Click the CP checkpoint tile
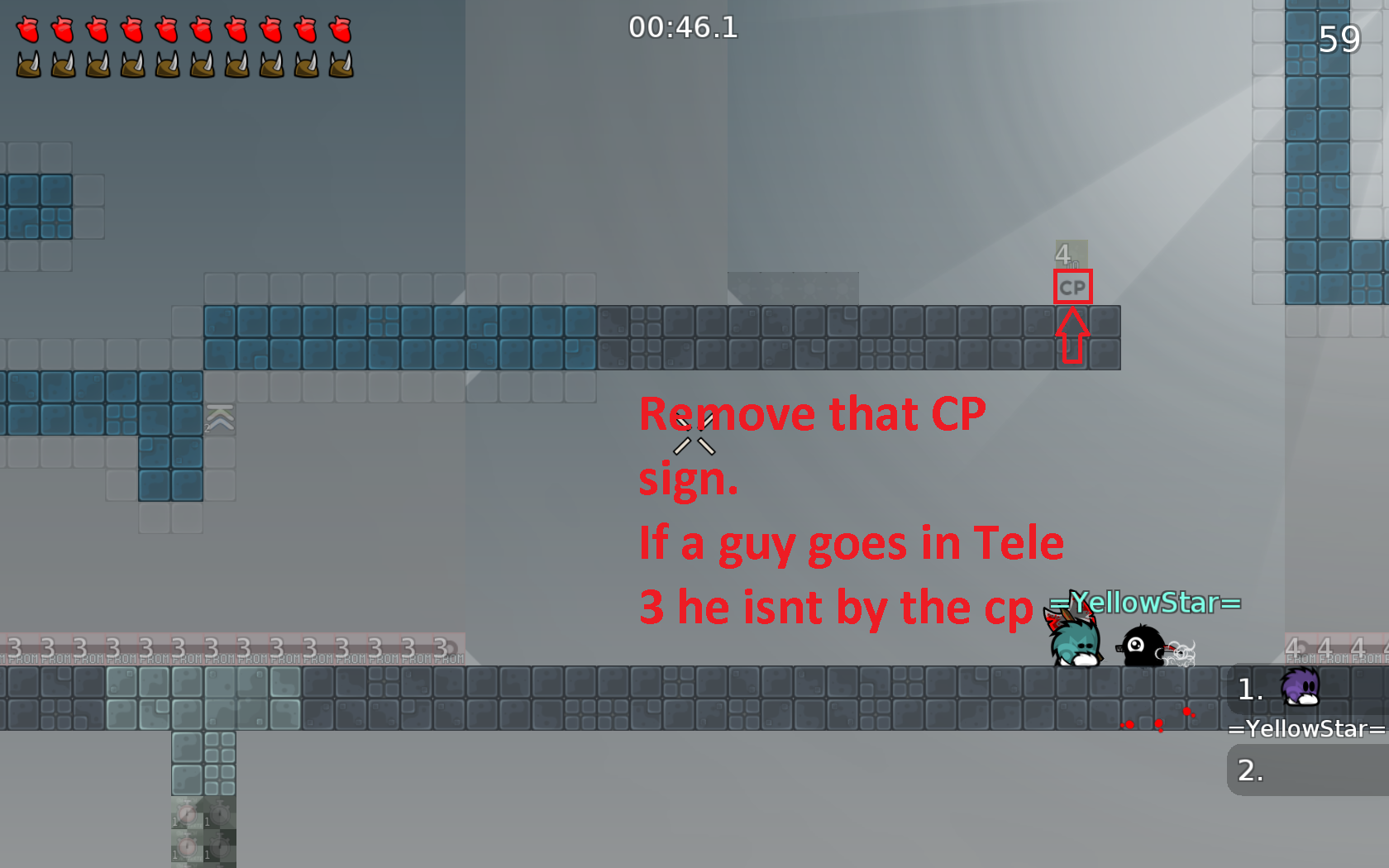1389x868 pixels. (1072, 287)
